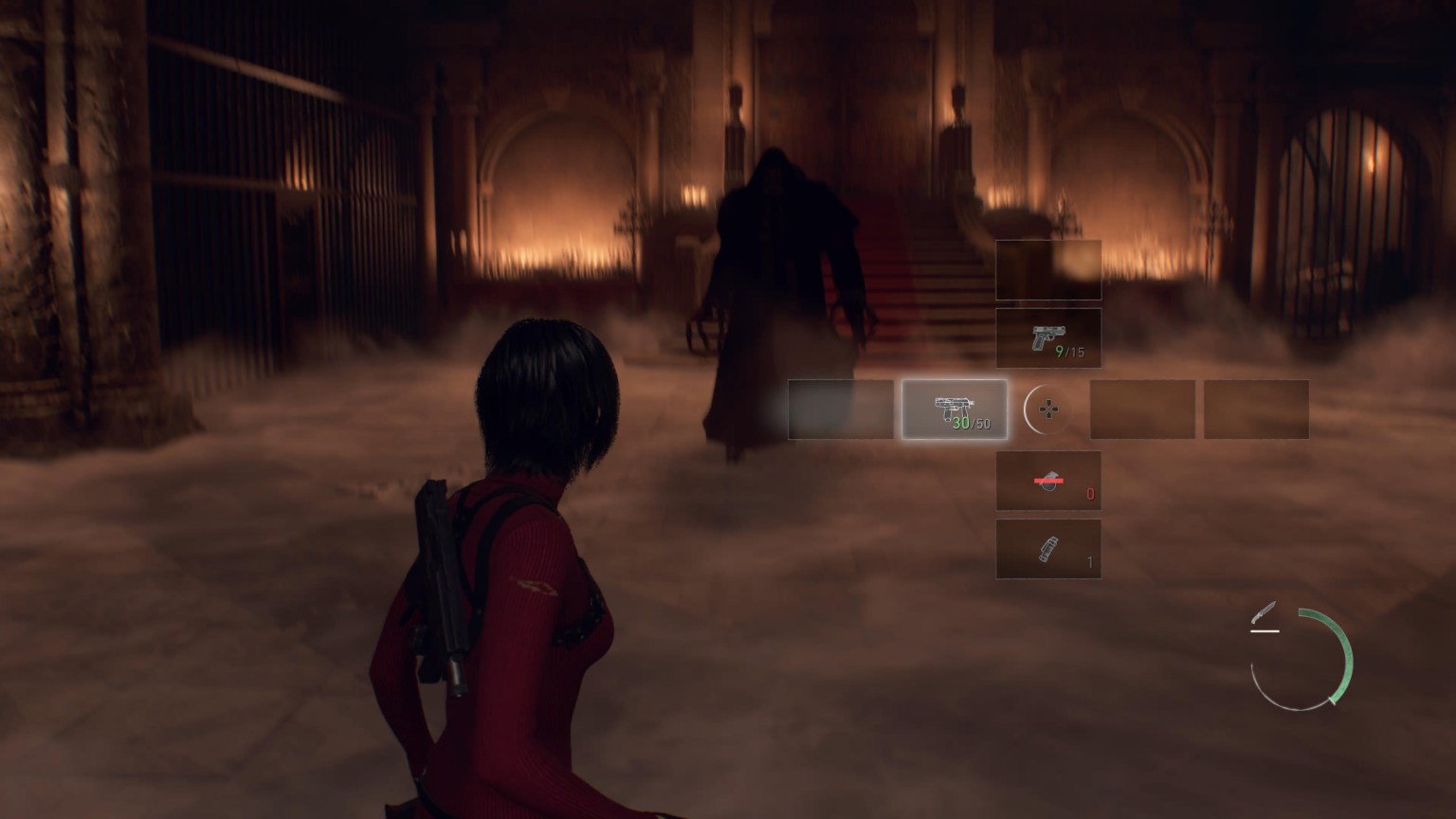This screenshot has width=1456, height=819.
Task: Select the knife item showing quantity 1
Action: coord(1048,548)
